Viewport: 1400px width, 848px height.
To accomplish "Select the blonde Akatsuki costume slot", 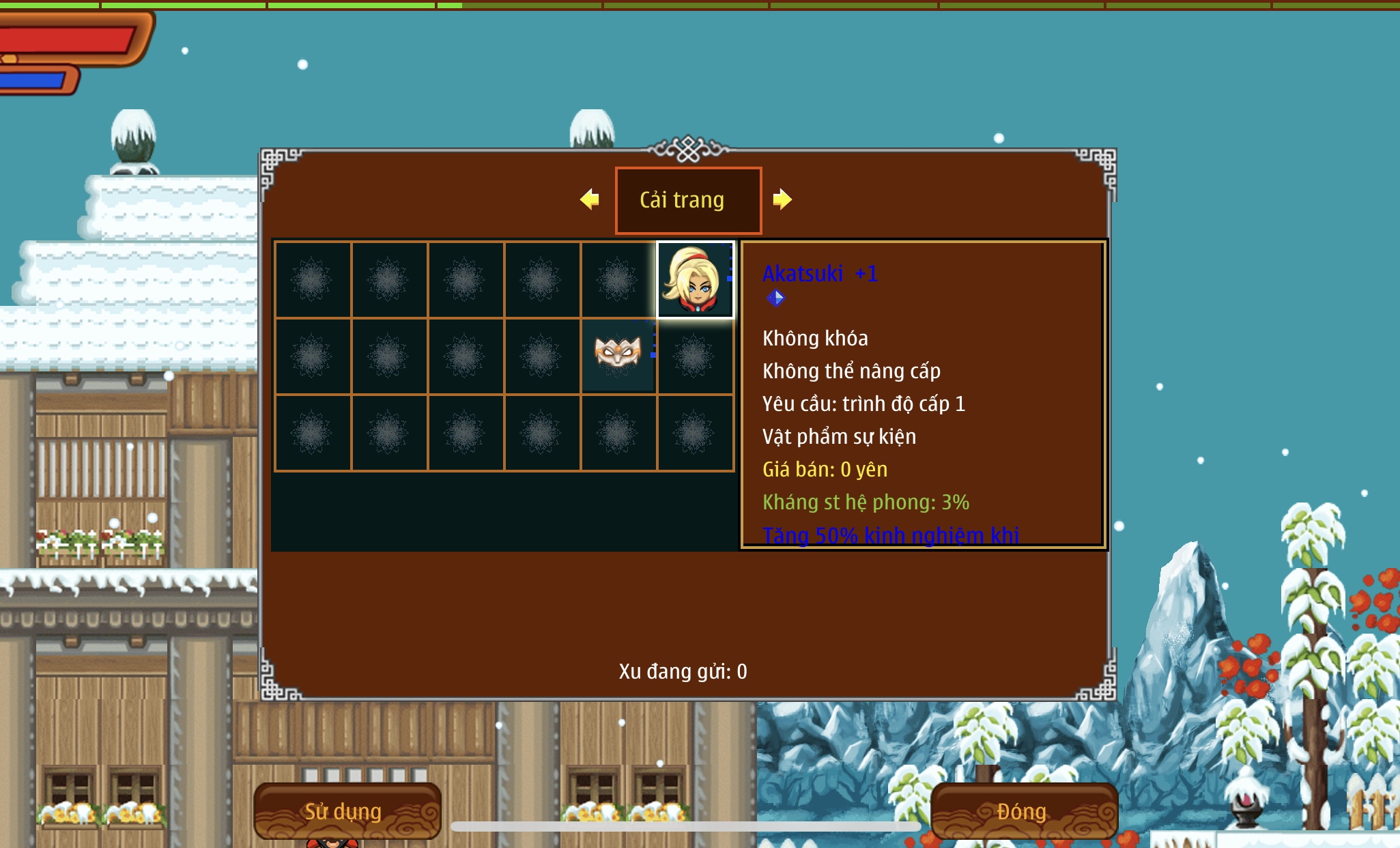I will pyautogui.click(x=695, y=280).
